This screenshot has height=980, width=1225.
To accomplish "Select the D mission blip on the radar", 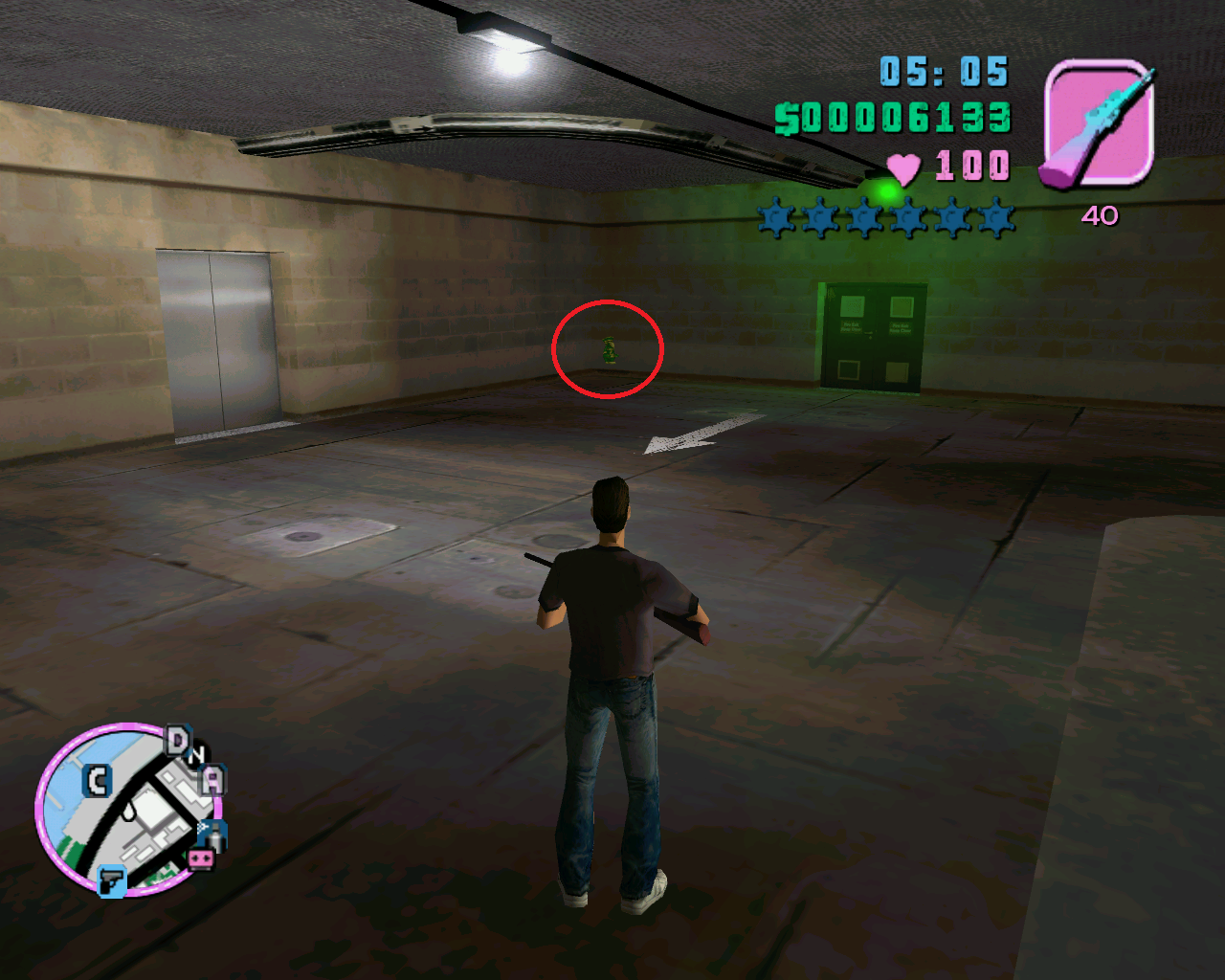I will coord(178,740).
